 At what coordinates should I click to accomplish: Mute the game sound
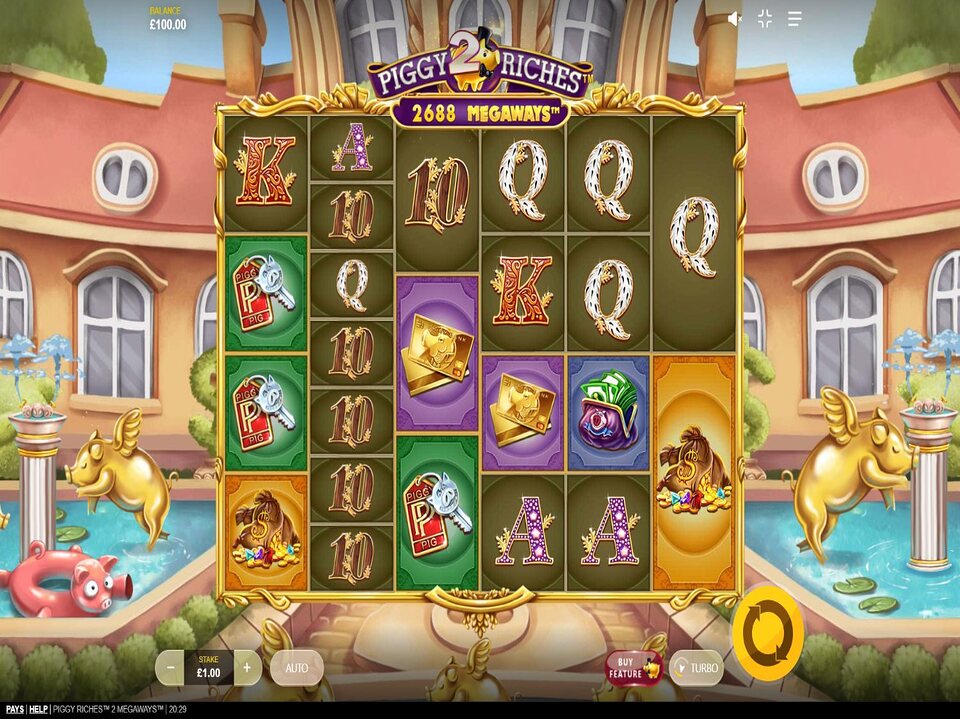click(735, 19)
